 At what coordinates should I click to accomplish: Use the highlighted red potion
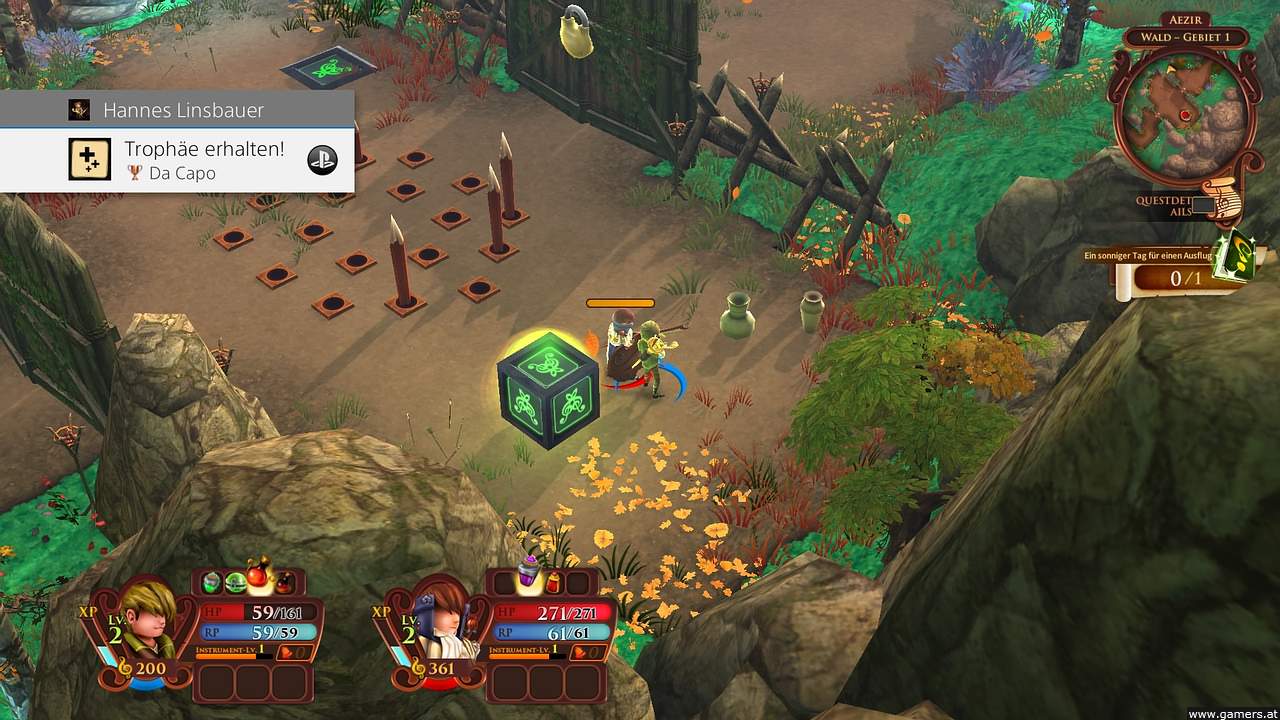(x=260, y=578)
